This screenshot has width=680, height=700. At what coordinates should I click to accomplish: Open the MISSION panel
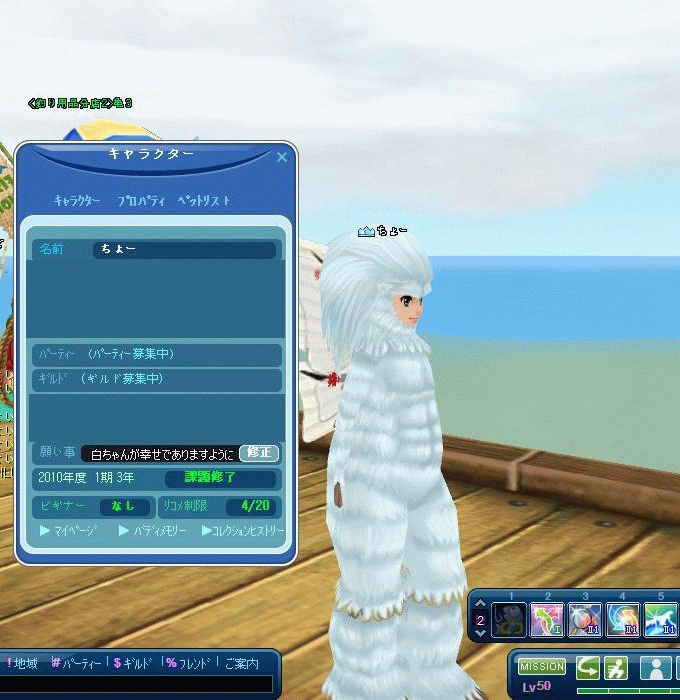542,667
